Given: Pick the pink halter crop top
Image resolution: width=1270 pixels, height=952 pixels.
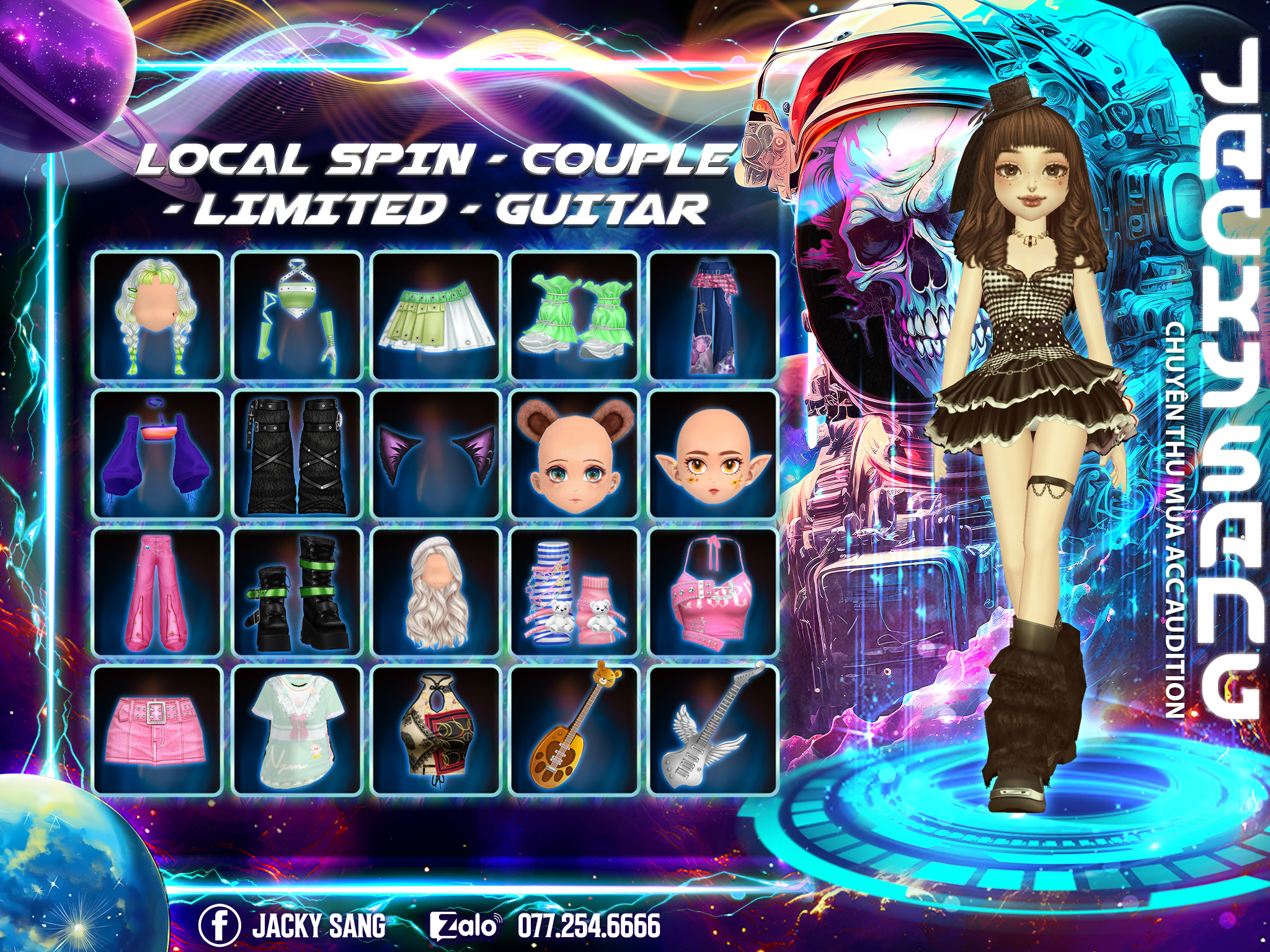Looking at the screenshot, I should pyautogui.click(x=714, y=593).
